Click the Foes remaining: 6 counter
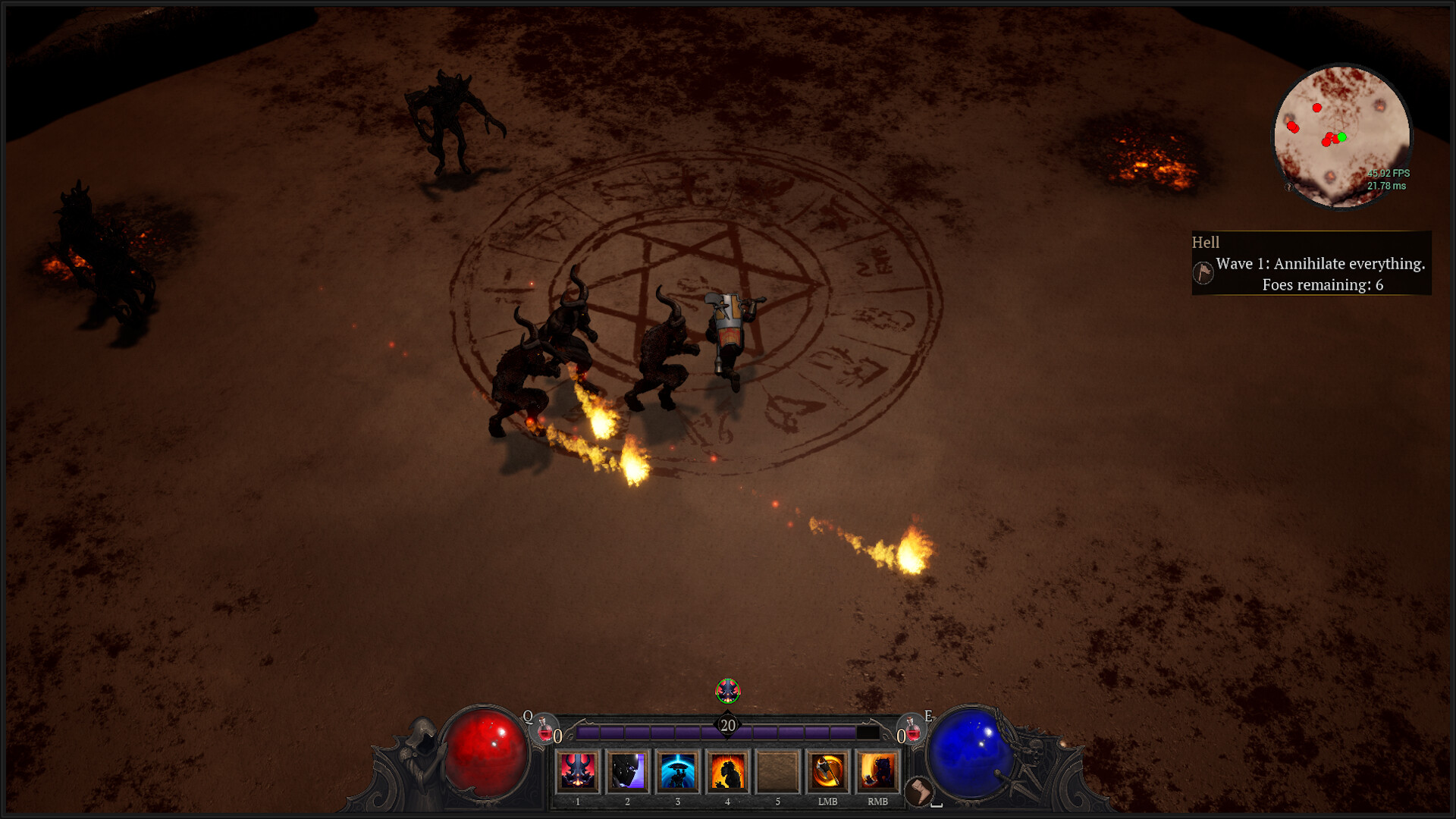Viewport: 1456px width, 819px height. 1324,285
